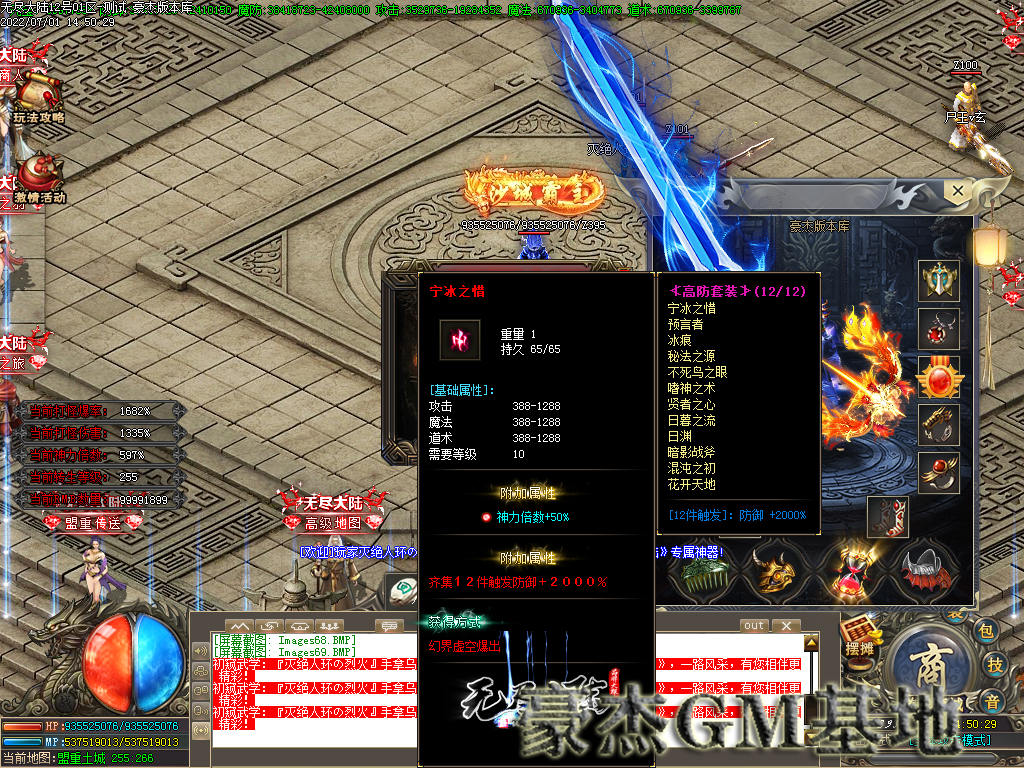This screenshot has width=1024, height=768.
Task: Click the red orb medal slot
Action: 939,377
